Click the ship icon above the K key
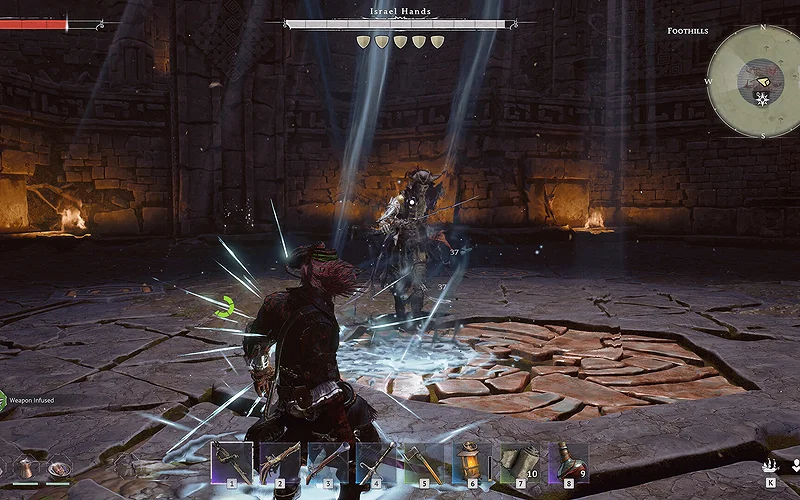This screenshot has height=500, width=800. point(770,465)
